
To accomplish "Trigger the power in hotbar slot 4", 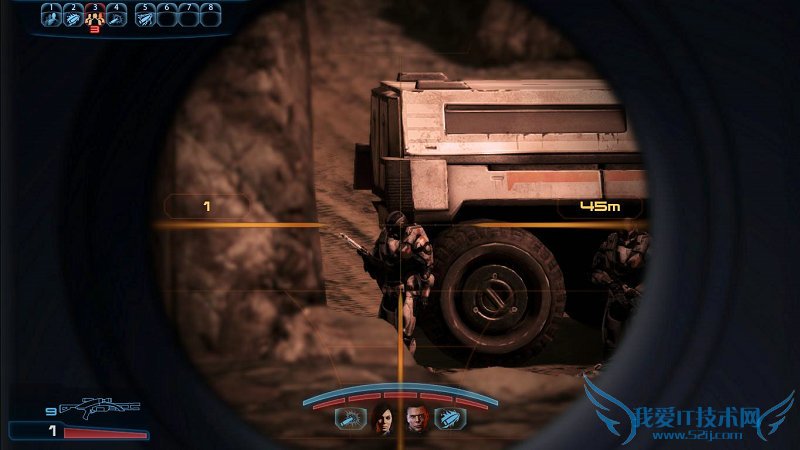I will (117, 17).
